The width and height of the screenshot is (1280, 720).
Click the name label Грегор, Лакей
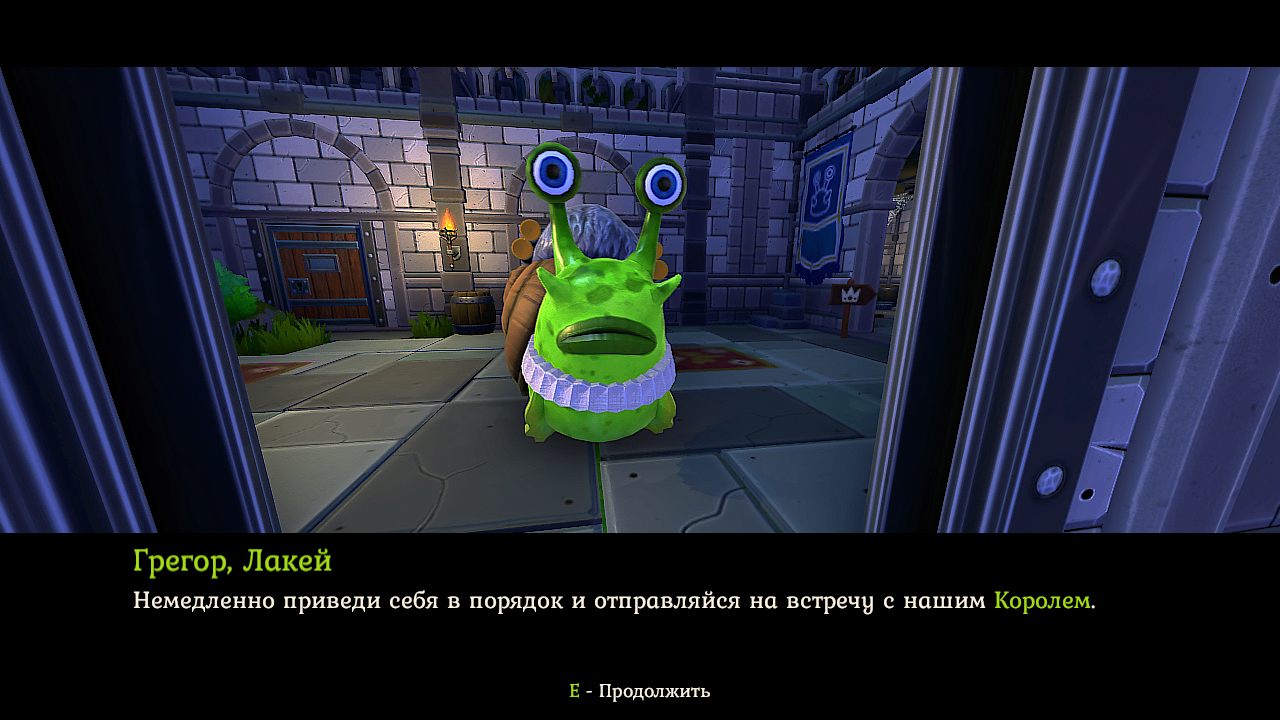coord(232,561)
